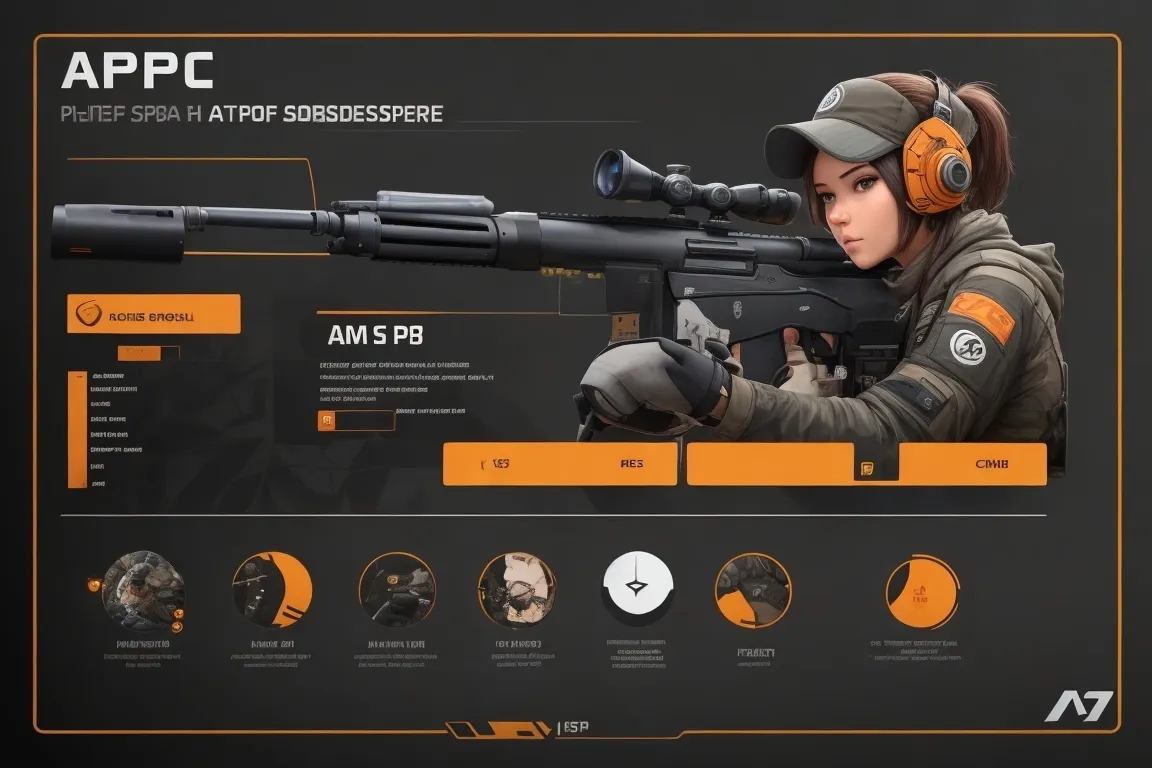
Task: Open the bottom-row circle labeled FRAKTI
Action: (753, 590)
